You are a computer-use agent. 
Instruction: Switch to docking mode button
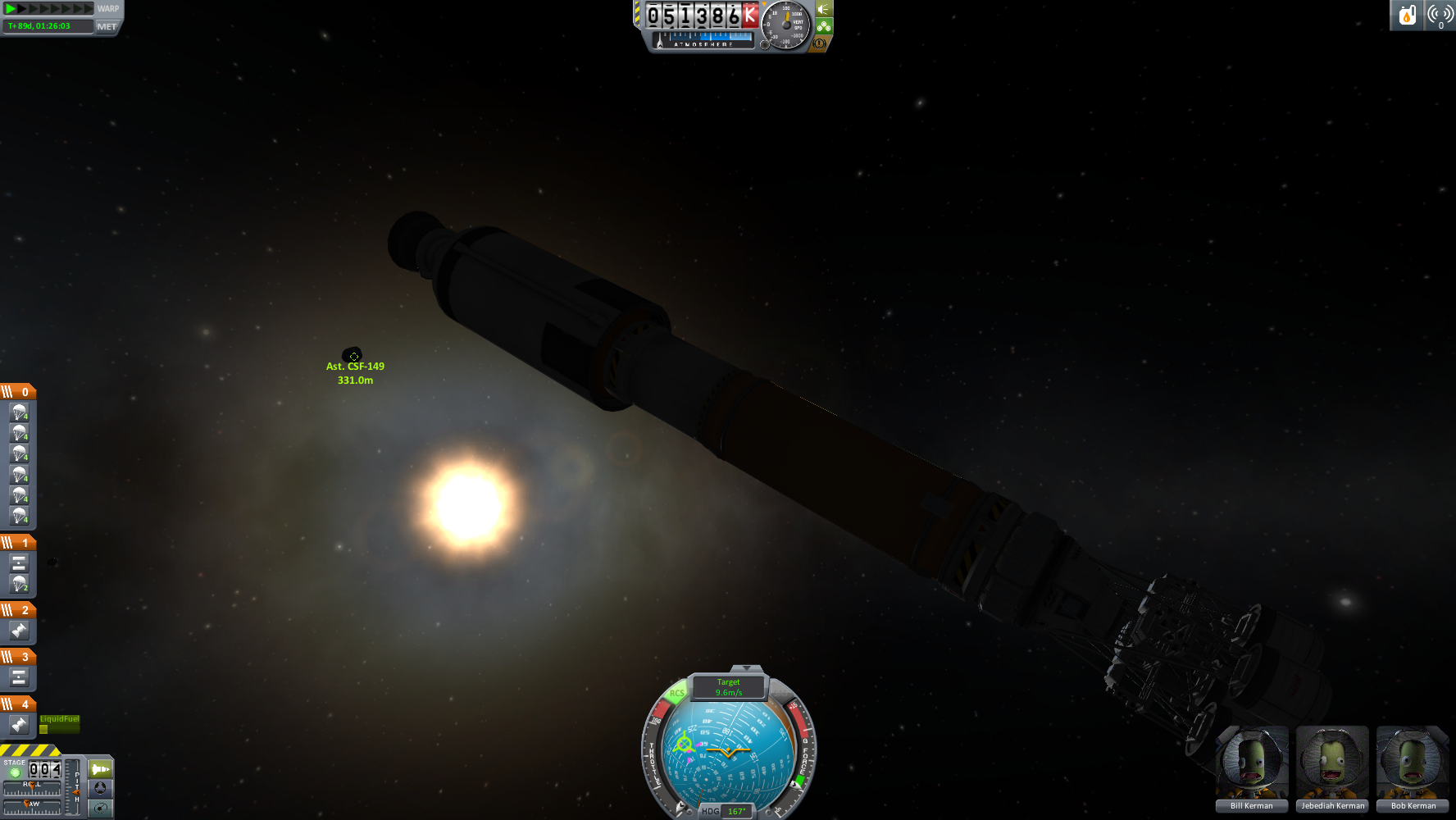(101, 788)
